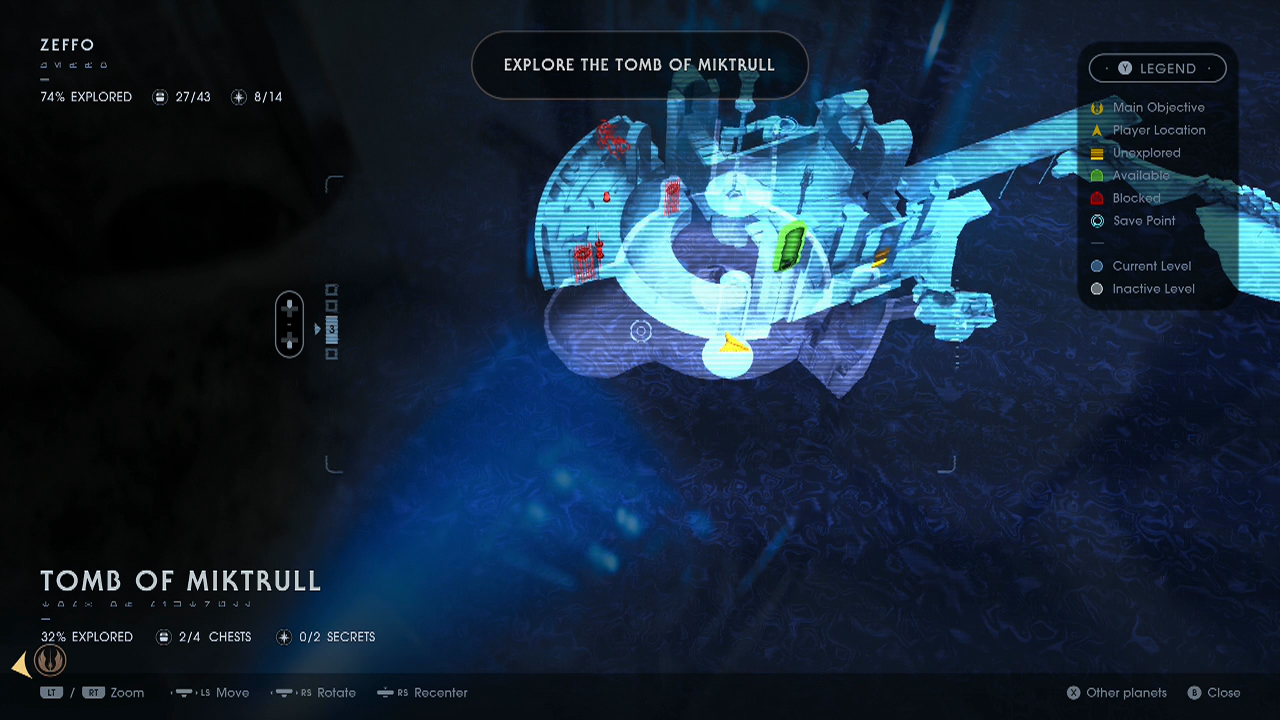Image resolution: width=1280 pixels, height=720 pixels.
Task: Select the red Blocked passage legend icon
Action: click(x=1097, y=198)
